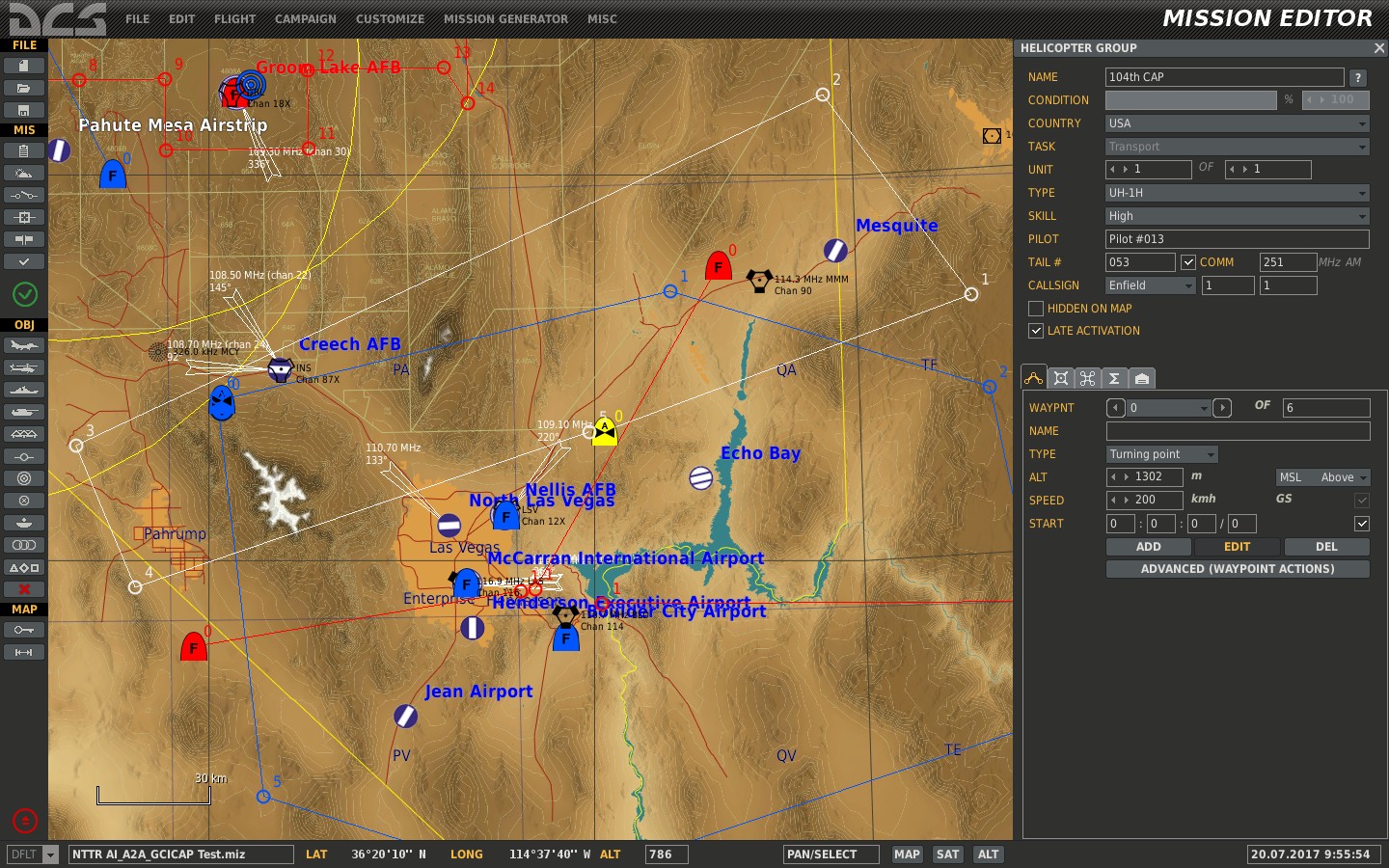Open the CAMPAIGN menu

[x=305, y=18]
